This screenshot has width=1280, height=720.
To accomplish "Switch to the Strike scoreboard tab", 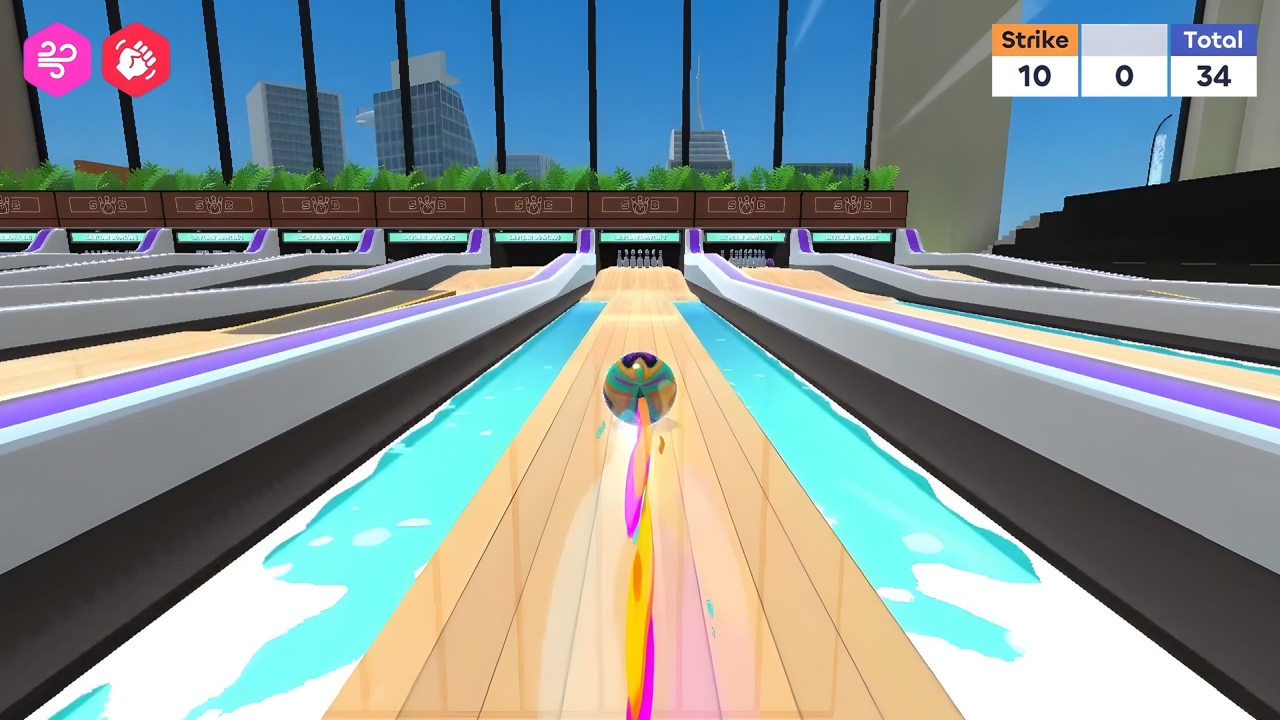I will click(x=1035, y=40).
